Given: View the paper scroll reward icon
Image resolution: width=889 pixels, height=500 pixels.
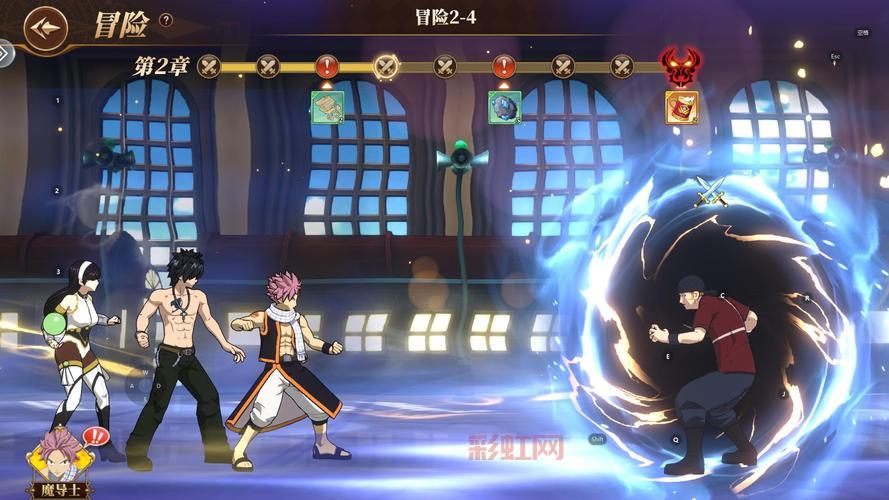Looking at the screenshot, I should (x=327, y=107).
